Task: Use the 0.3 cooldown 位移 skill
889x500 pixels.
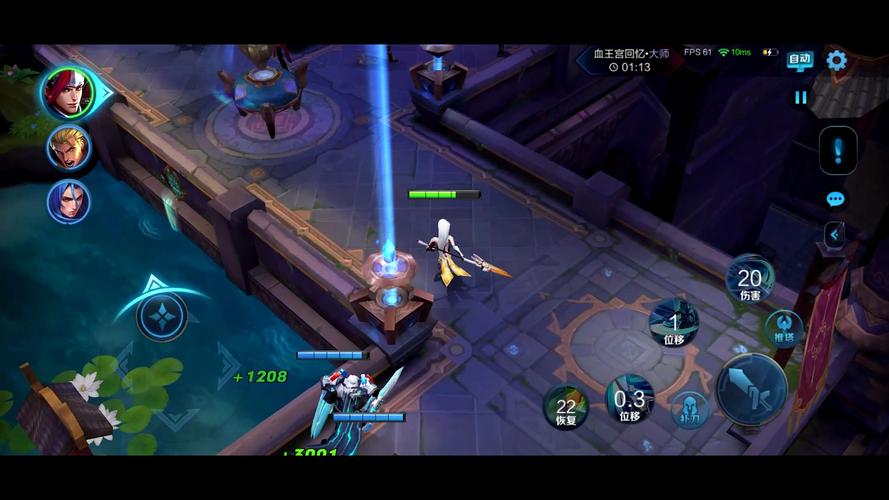Action: coord(629,400)
